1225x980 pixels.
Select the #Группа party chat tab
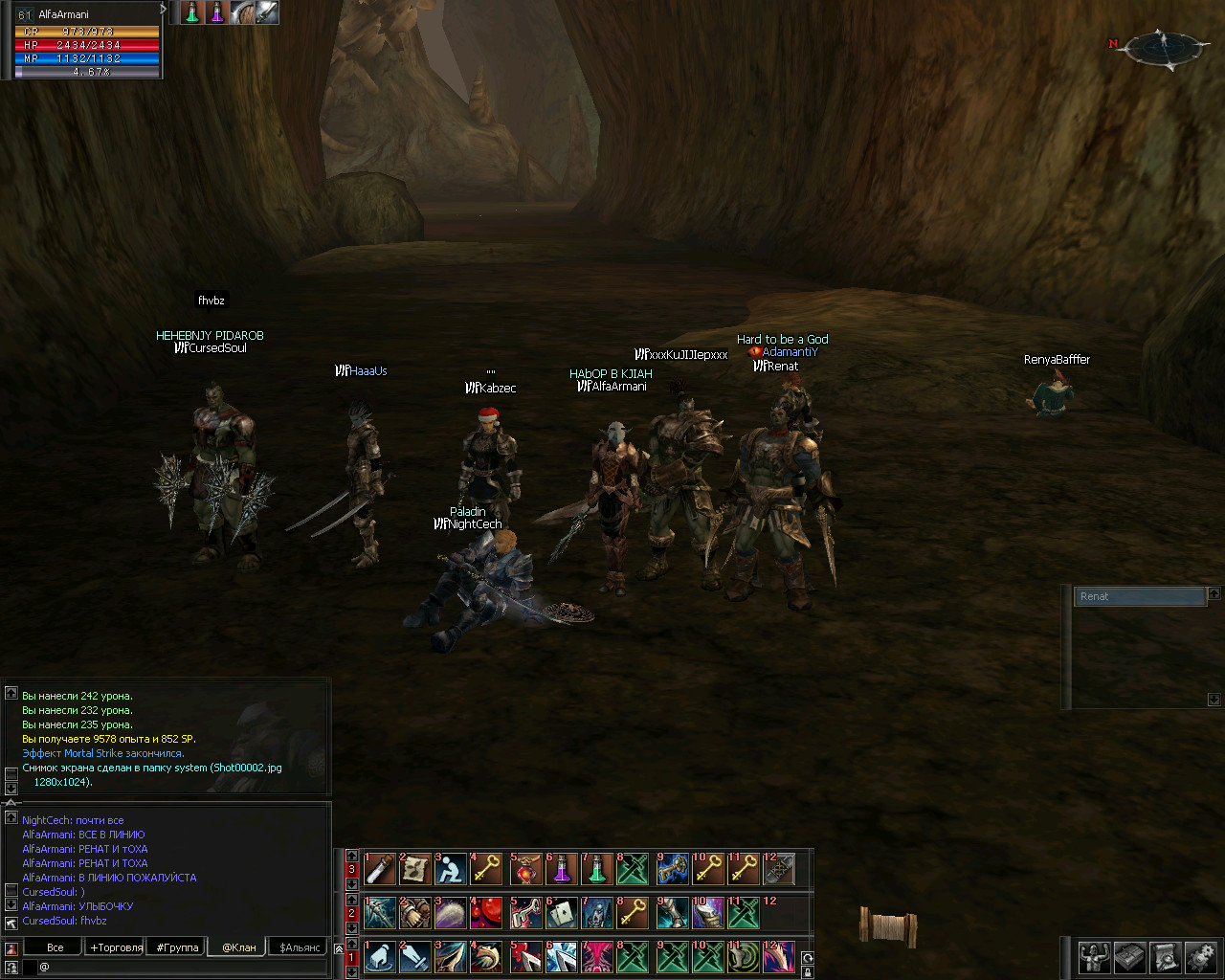178,947
